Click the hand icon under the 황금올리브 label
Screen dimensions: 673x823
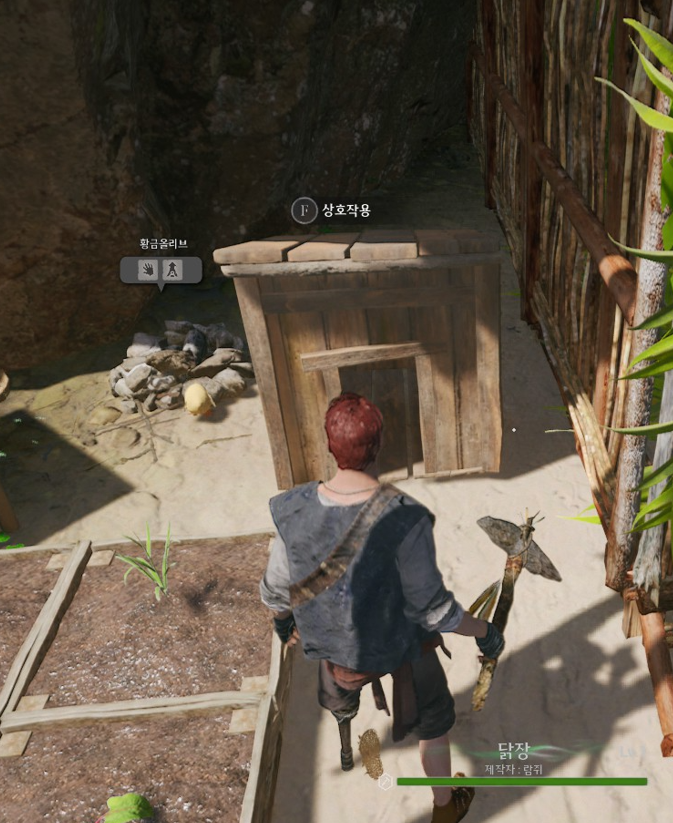click(x=148, y=270)
